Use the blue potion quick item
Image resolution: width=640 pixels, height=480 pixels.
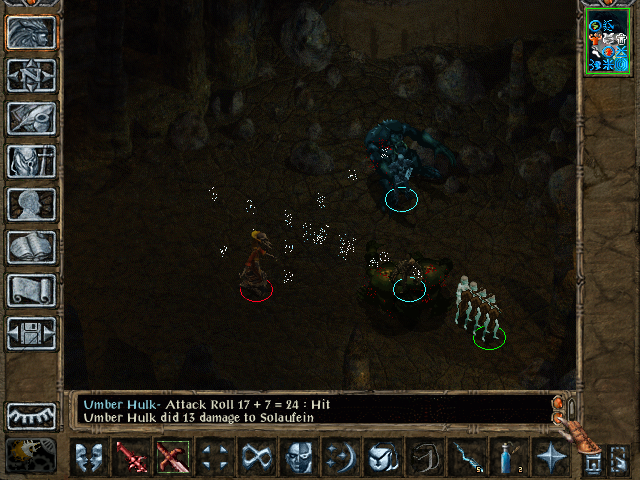coord(508,459)
